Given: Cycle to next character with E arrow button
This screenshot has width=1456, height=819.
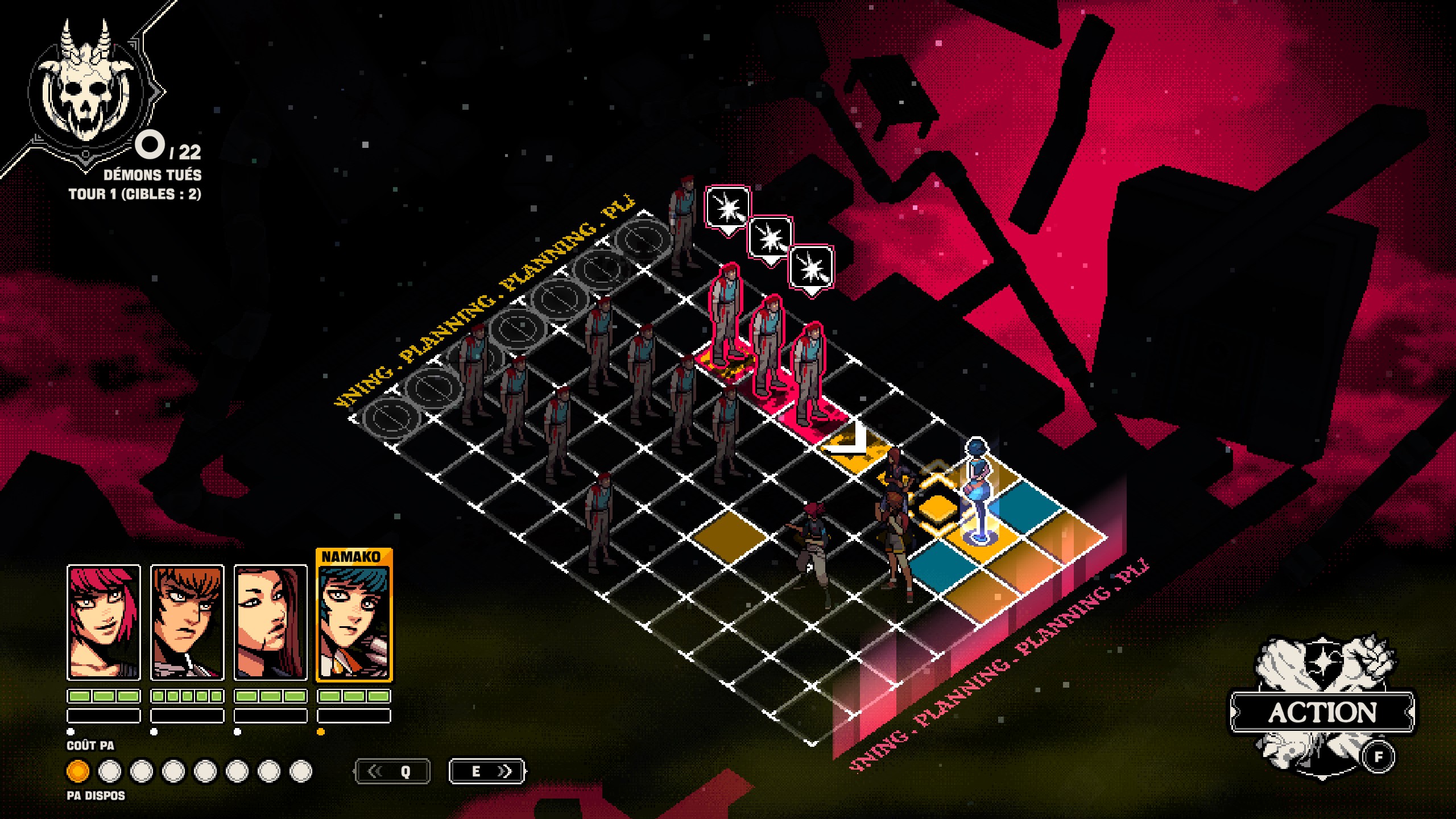Looking at the screenshot, I should click(x=487, y=771).
